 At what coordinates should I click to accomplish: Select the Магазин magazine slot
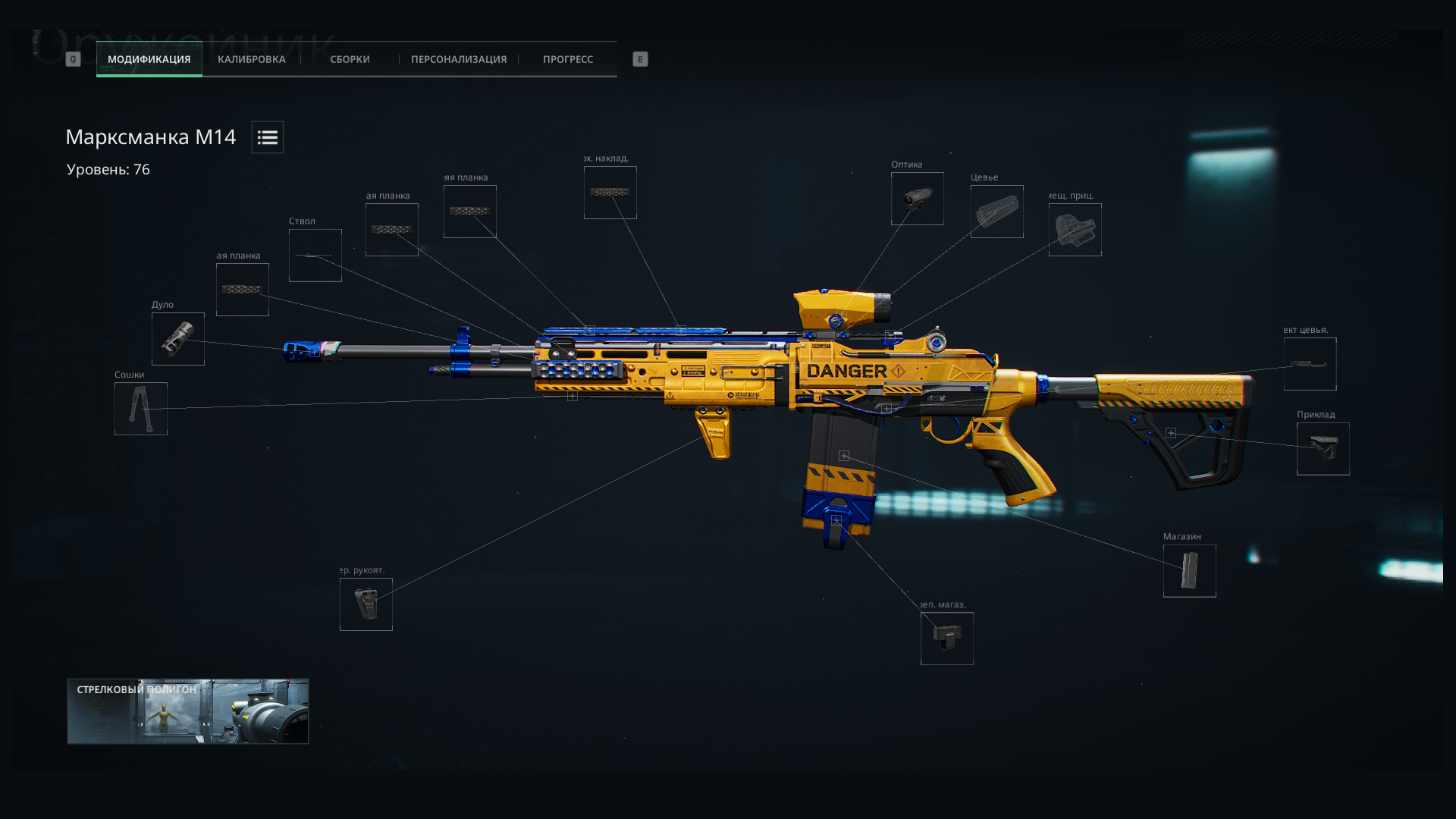[1190, 571]
